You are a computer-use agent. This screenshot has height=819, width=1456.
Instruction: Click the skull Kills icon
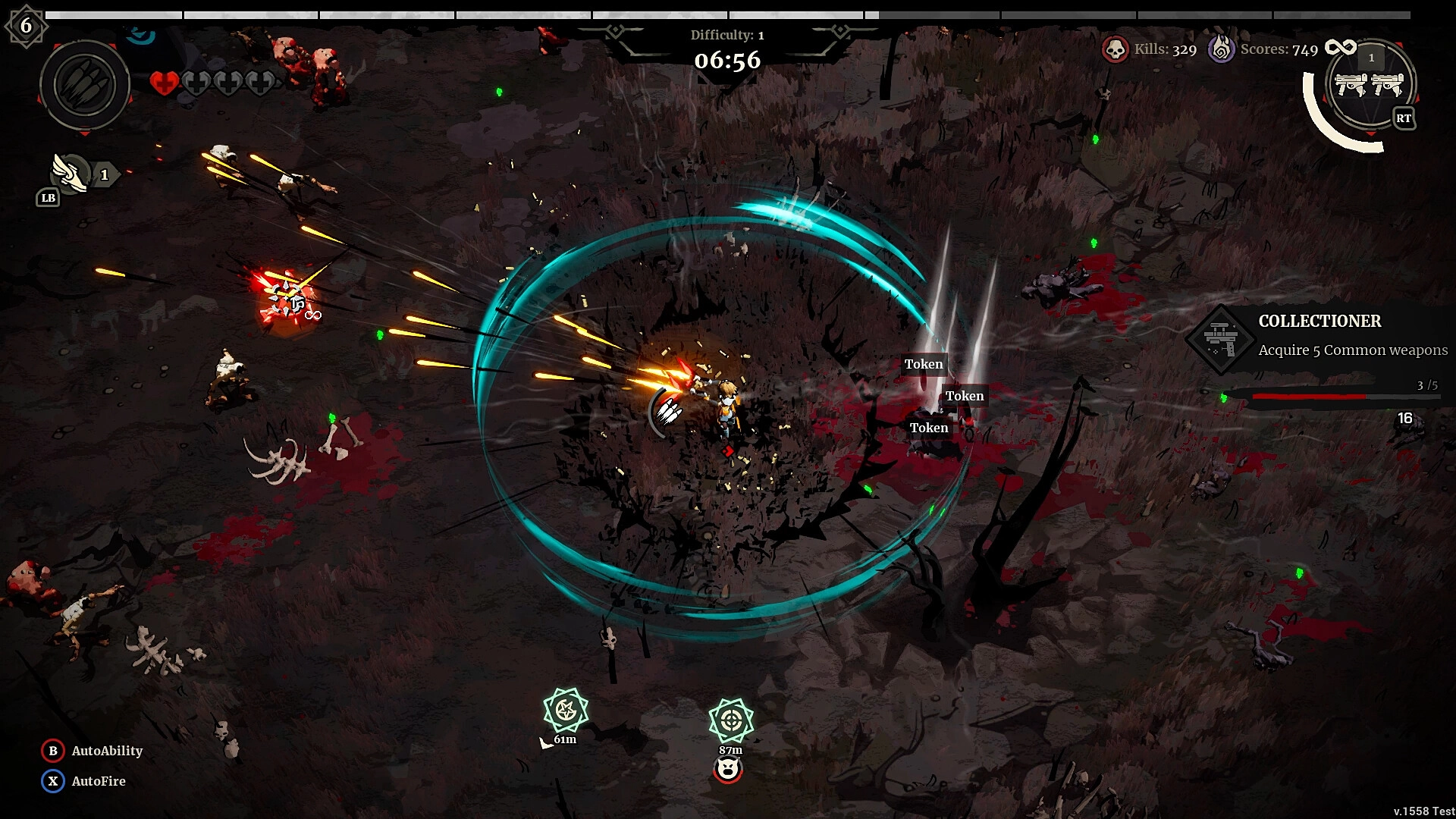tap(1115, 50)
